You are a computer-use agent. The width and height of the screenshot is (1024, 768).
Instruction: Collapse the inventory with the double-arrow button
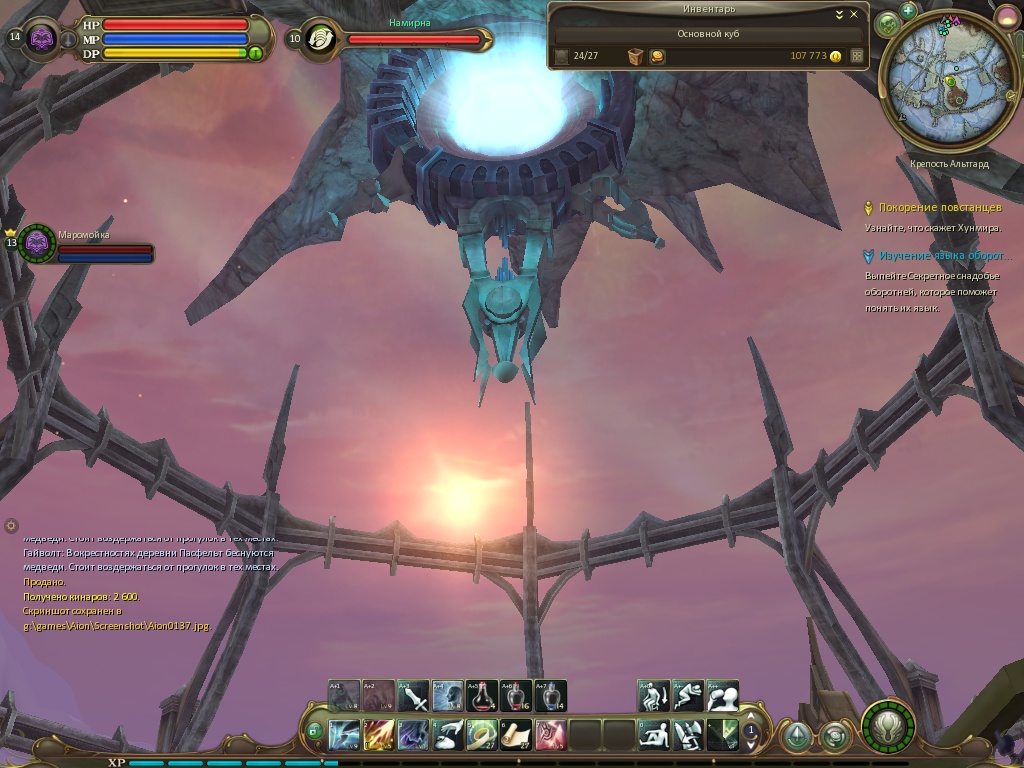tap(840, 15)
